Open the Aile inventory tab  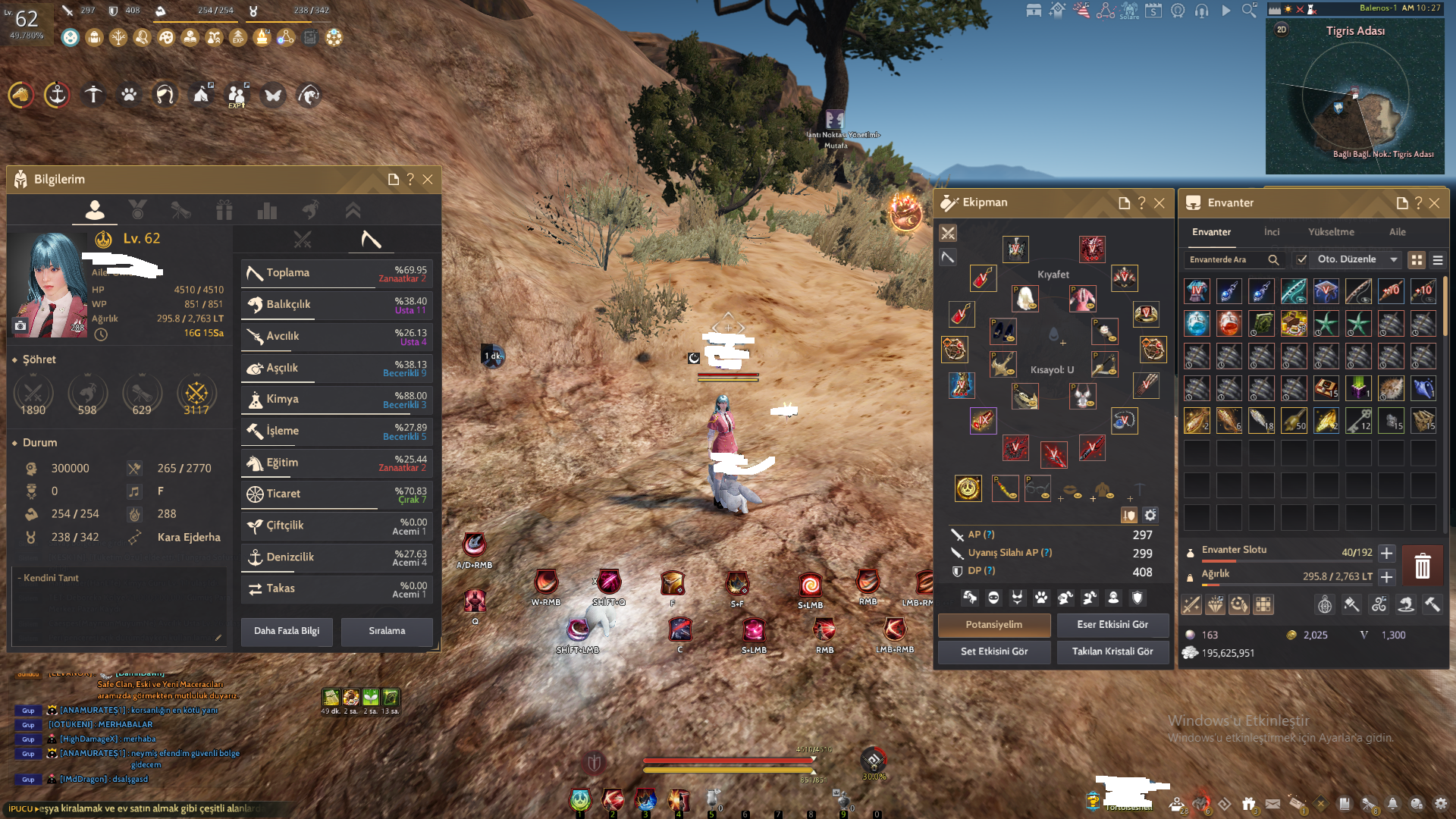1397,232
